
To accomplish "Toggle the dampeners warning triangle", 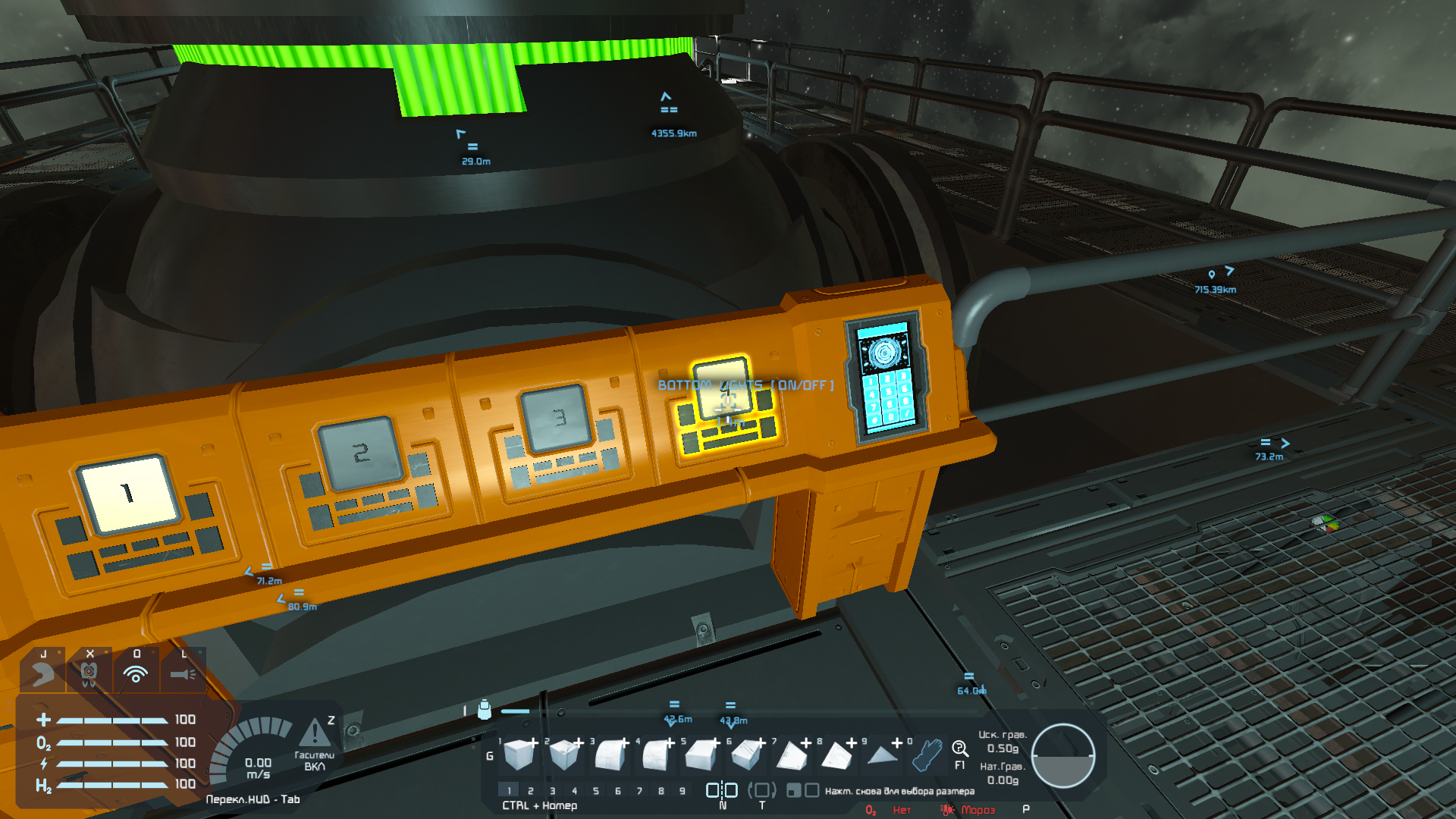I will click(x=314, y=733).
